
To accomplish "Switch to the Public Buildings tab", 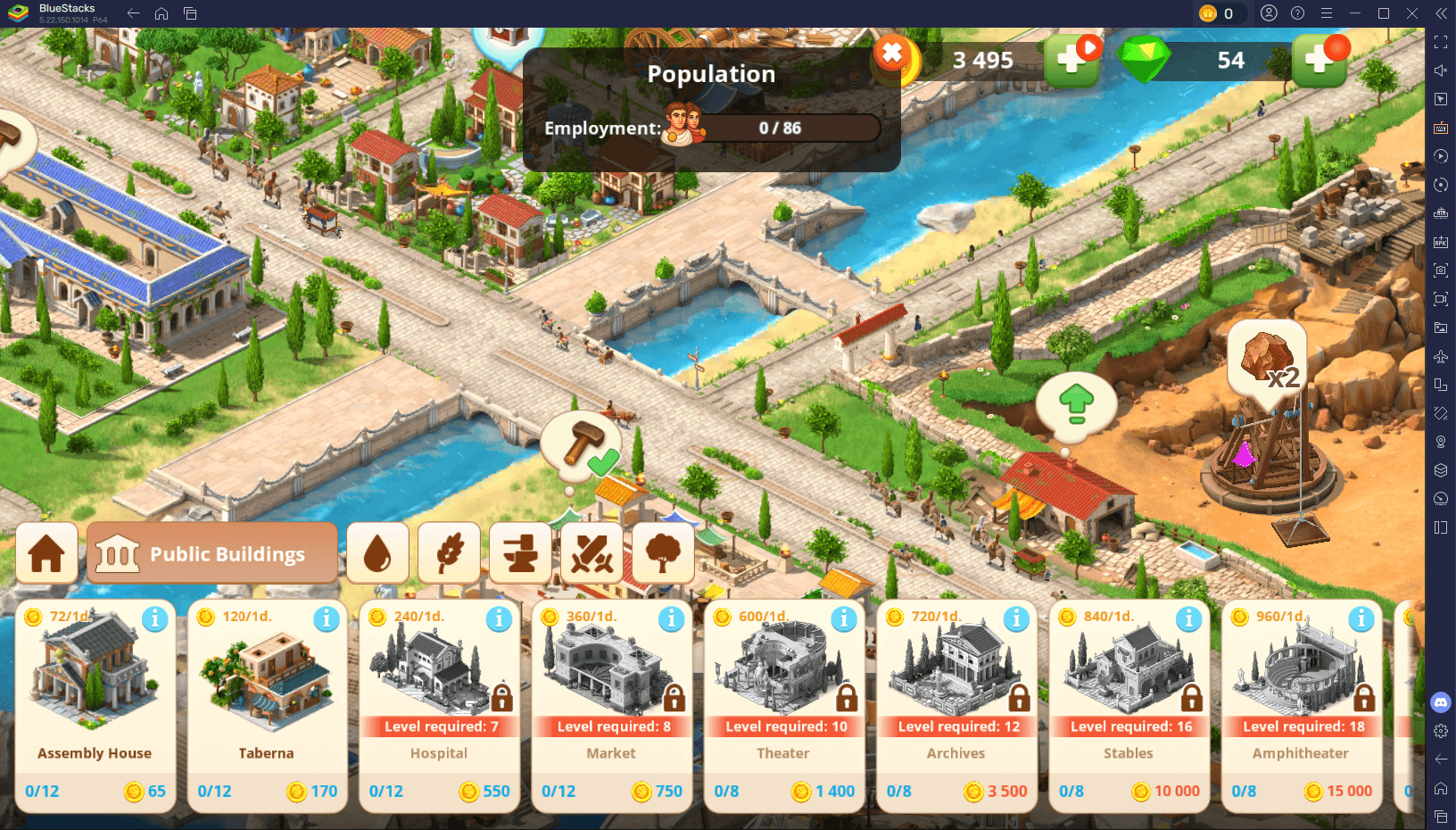I will click(x=211, y=553).
